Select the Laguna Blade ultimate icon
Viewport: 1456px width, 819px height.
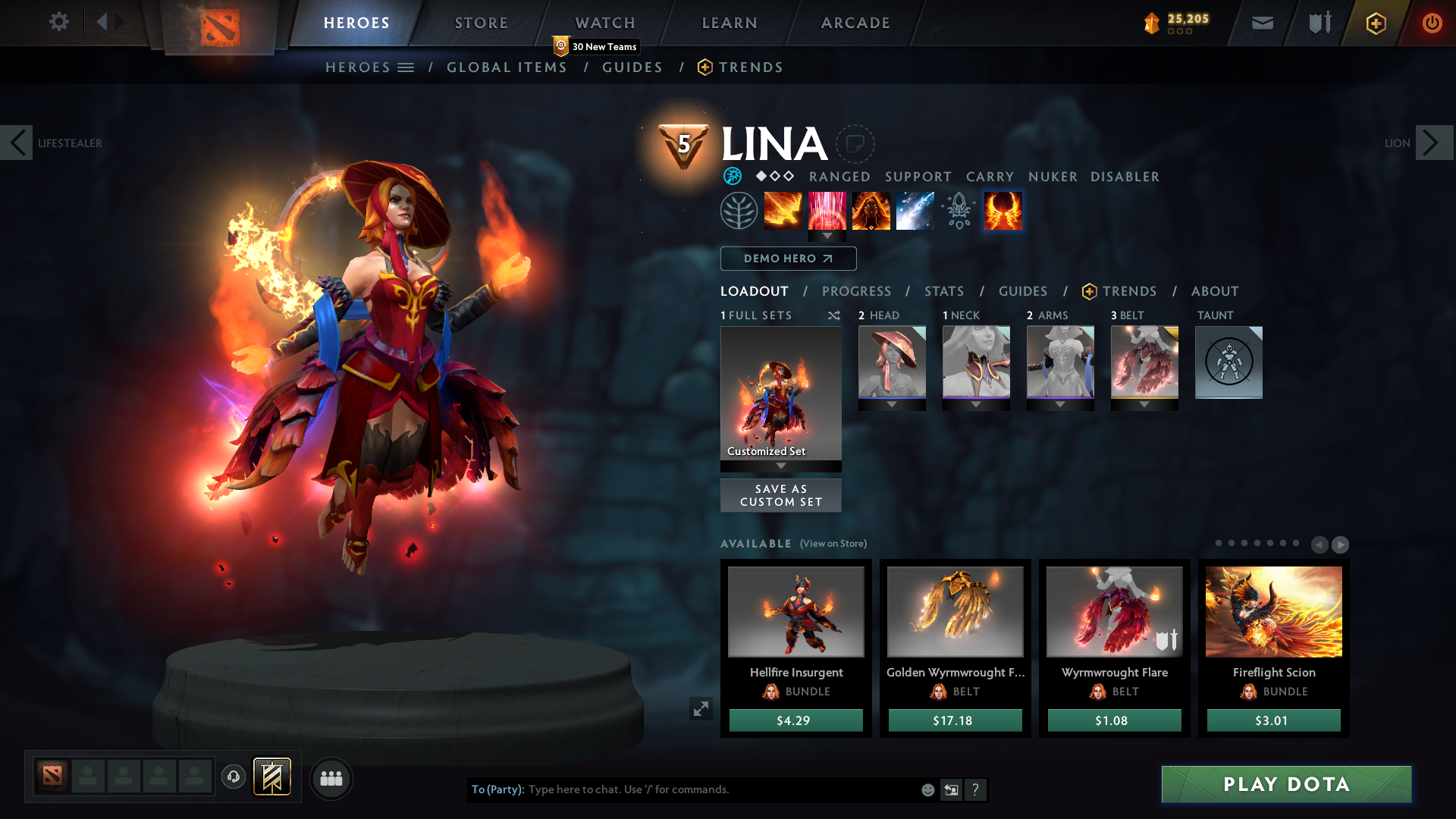(915, 211)
